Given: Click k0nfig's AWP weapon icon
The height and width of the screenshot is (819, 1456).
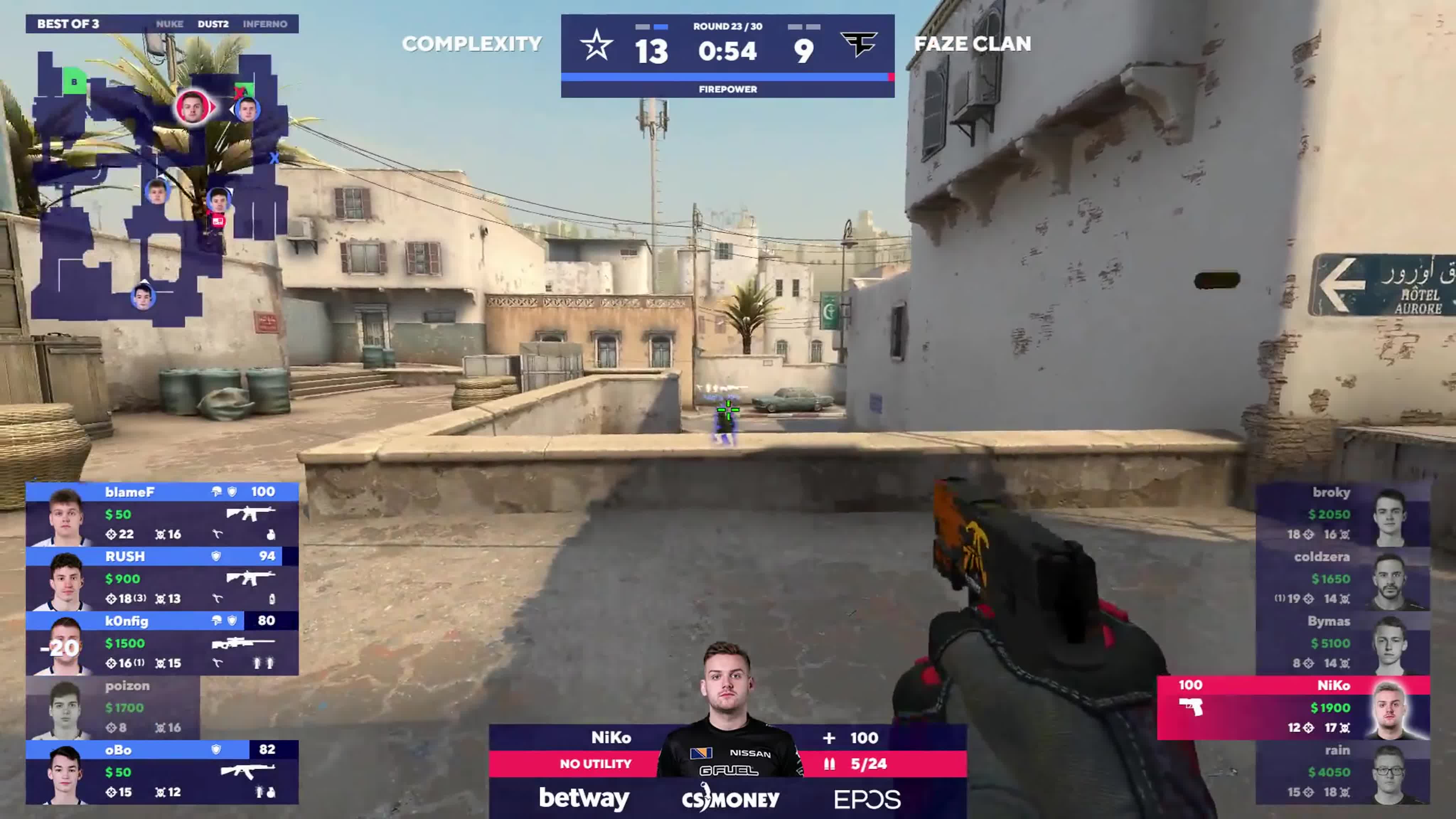Looking at the screenshot, I should [243, 643].
